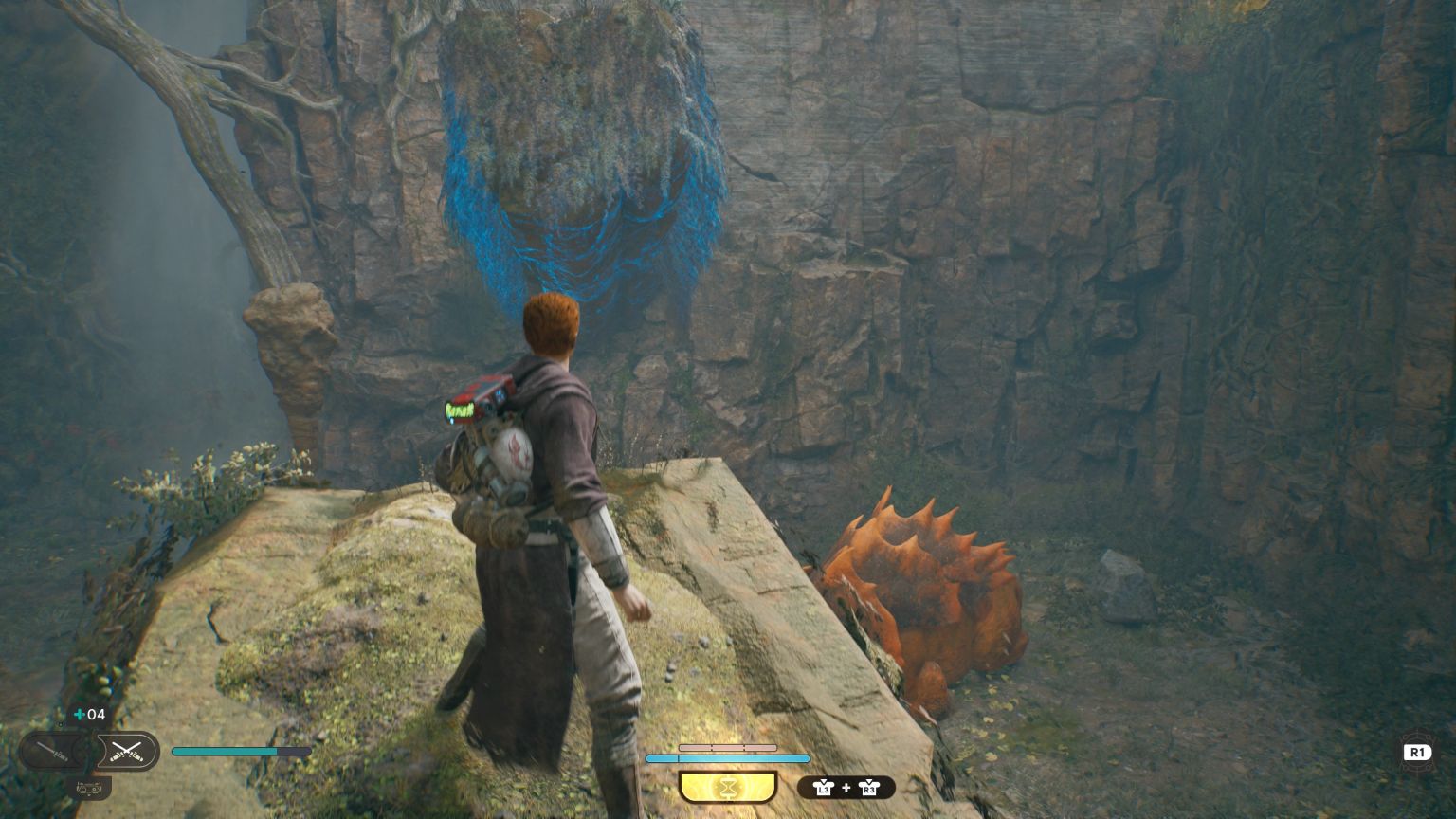Click the R3 stick prompt icon

[x=868, y=788]
